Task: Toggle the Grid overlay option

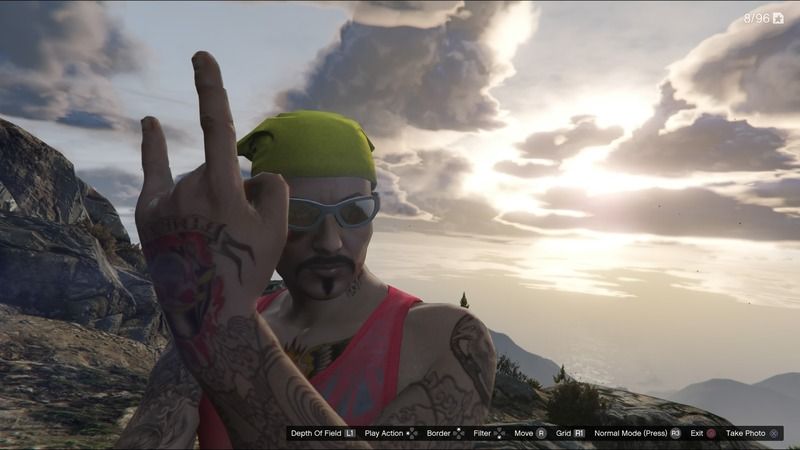Action: [570, 433]
